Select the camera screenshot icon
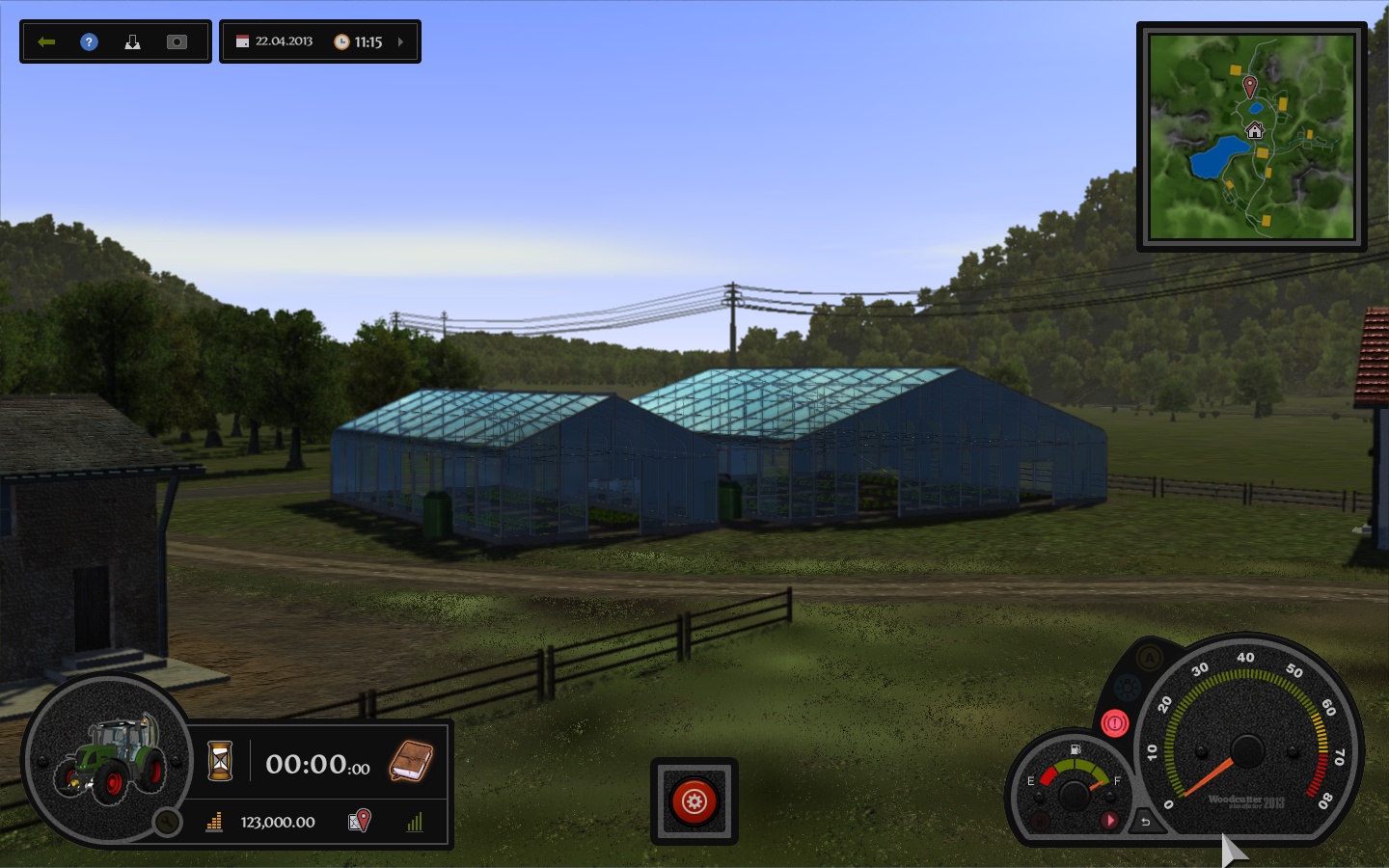The width and height of the screenshot is (1389, 868). click(x=176, y=41)
